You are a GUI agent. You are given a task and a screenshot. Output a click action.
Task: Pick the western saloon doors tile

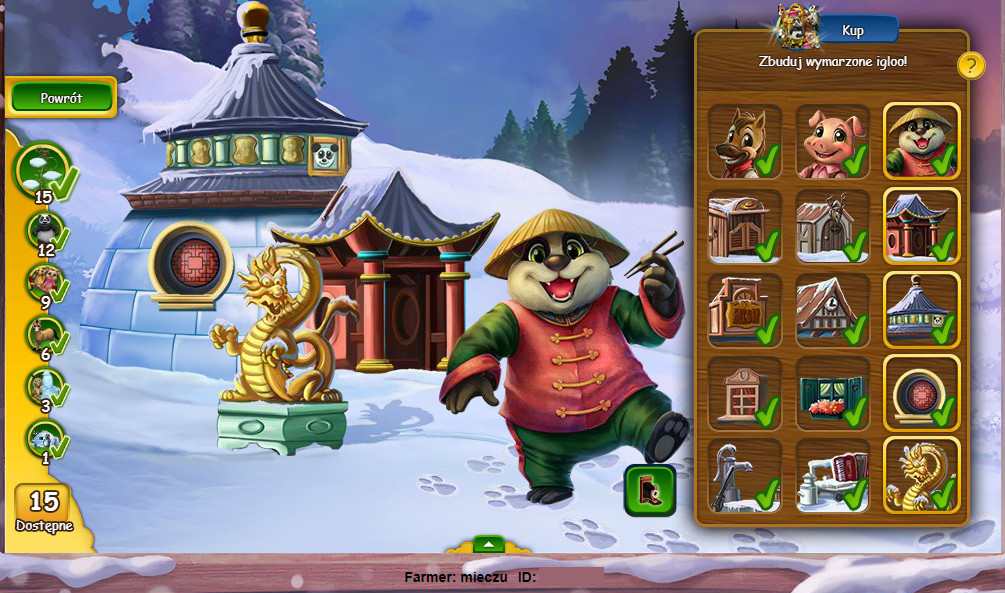point(744,225)
